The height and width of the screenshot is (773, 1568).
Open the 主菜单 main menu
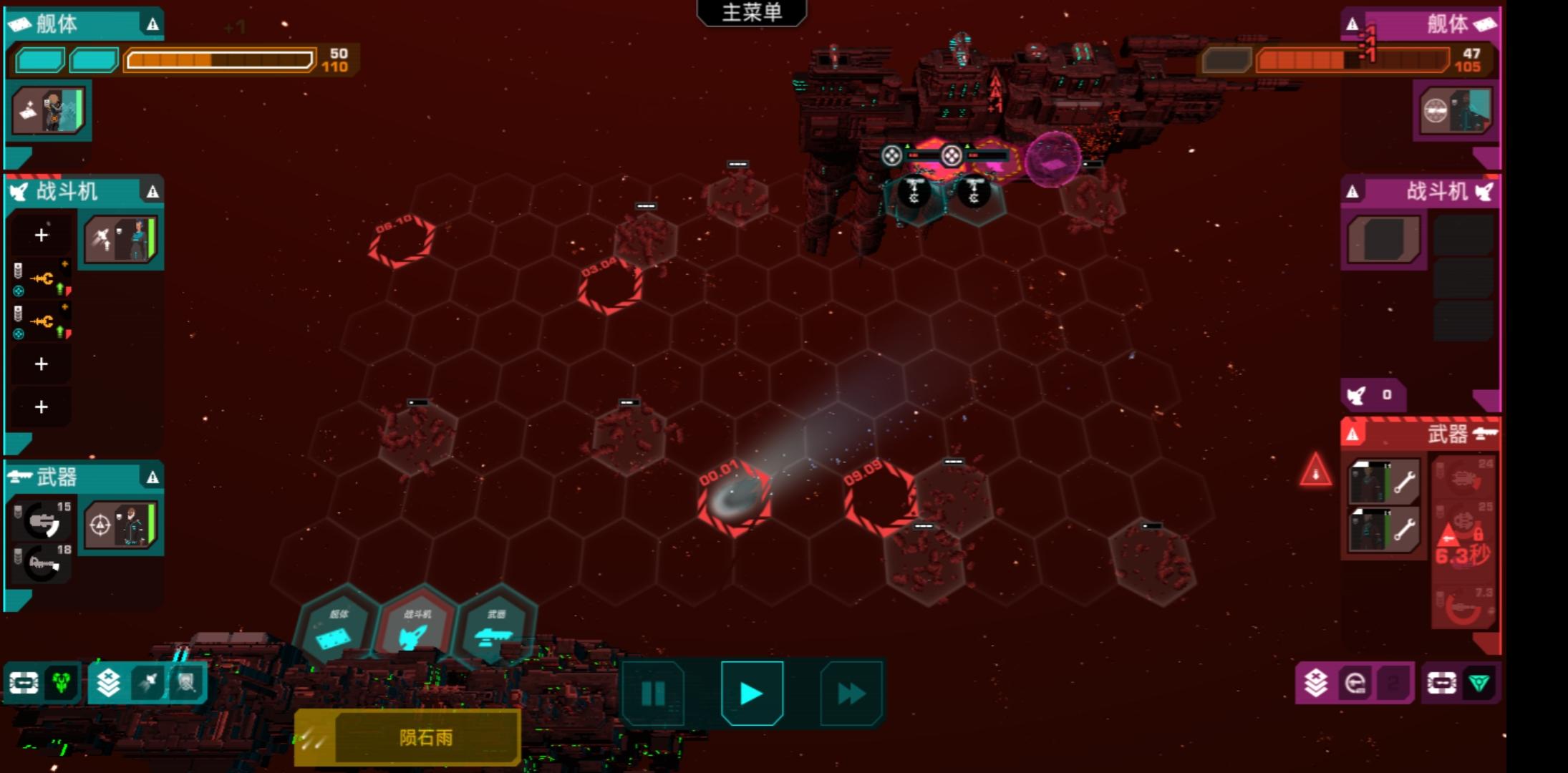tap(751, 13)
